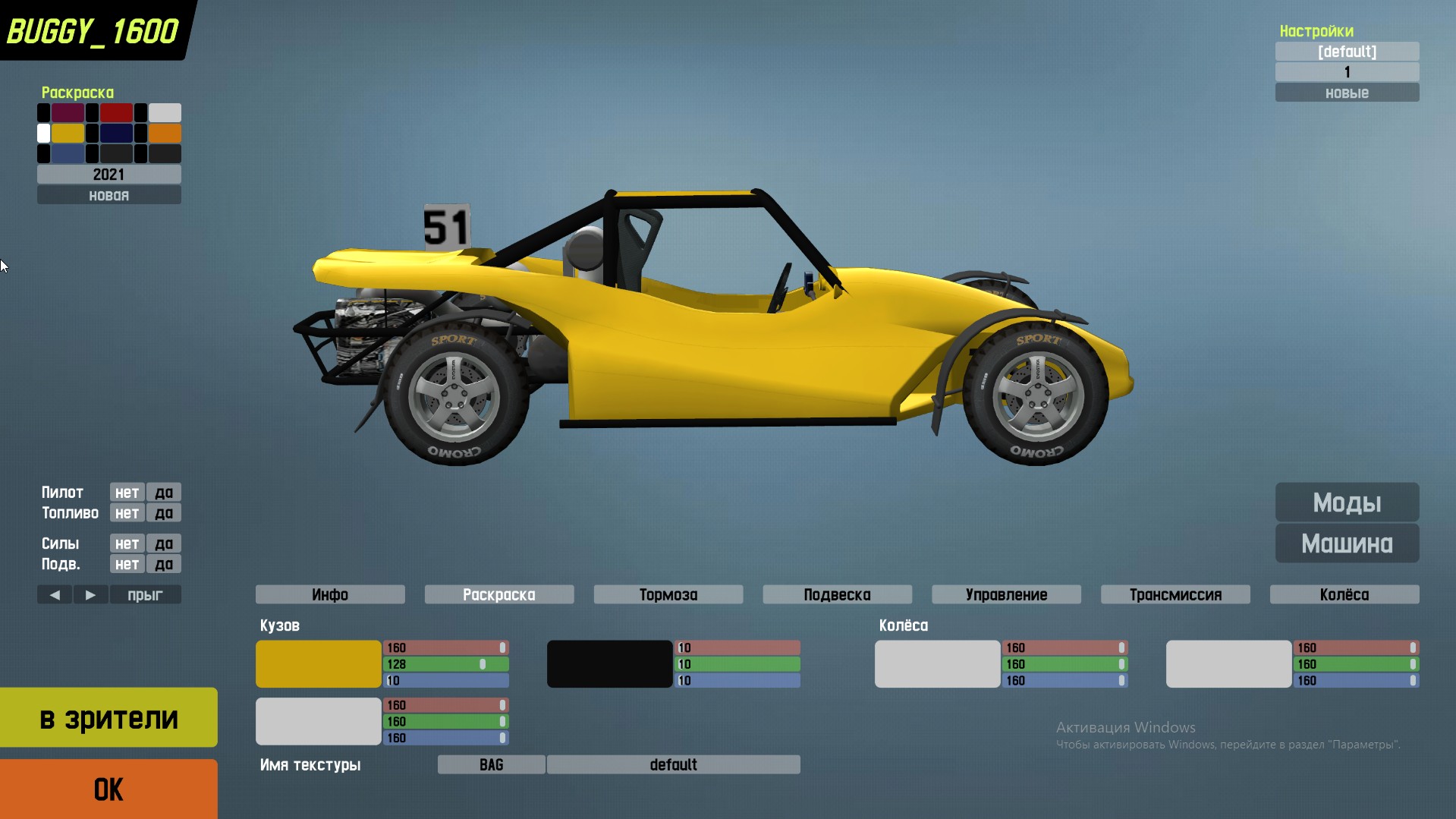Show the Трансмиссия tab
This screenshot has height=819, width=1456.
tap(1175, 594)
